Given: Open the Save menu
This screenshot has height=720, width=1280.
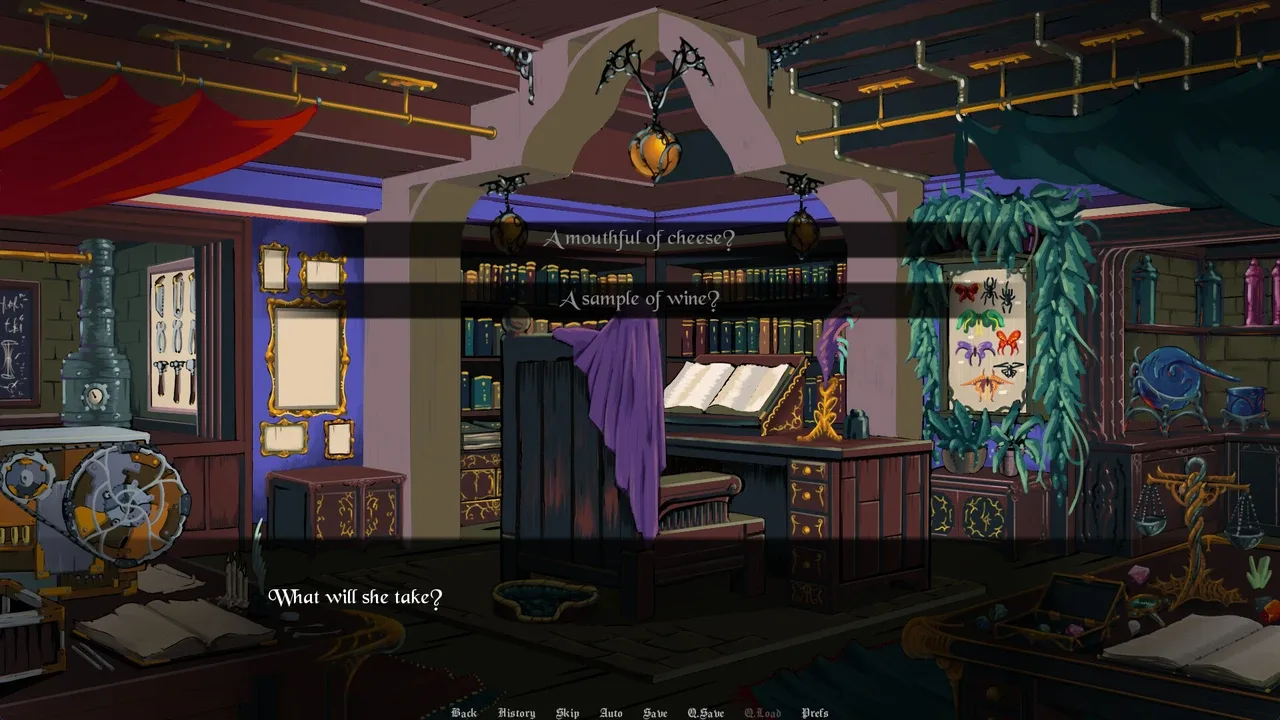Looking at the screenshot, I should tap(655, 713).
